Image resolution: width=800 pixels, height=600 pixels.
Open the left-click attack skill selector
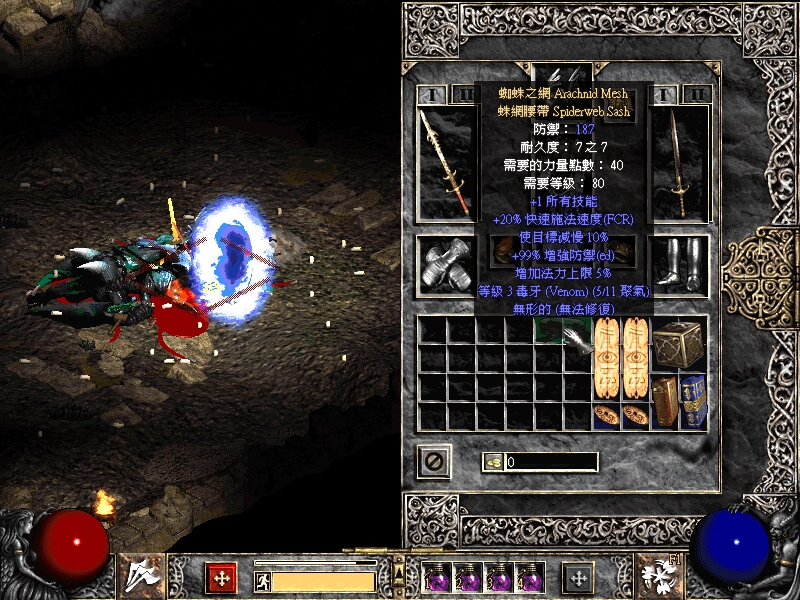pyautogui.click(x=139, y=576)
